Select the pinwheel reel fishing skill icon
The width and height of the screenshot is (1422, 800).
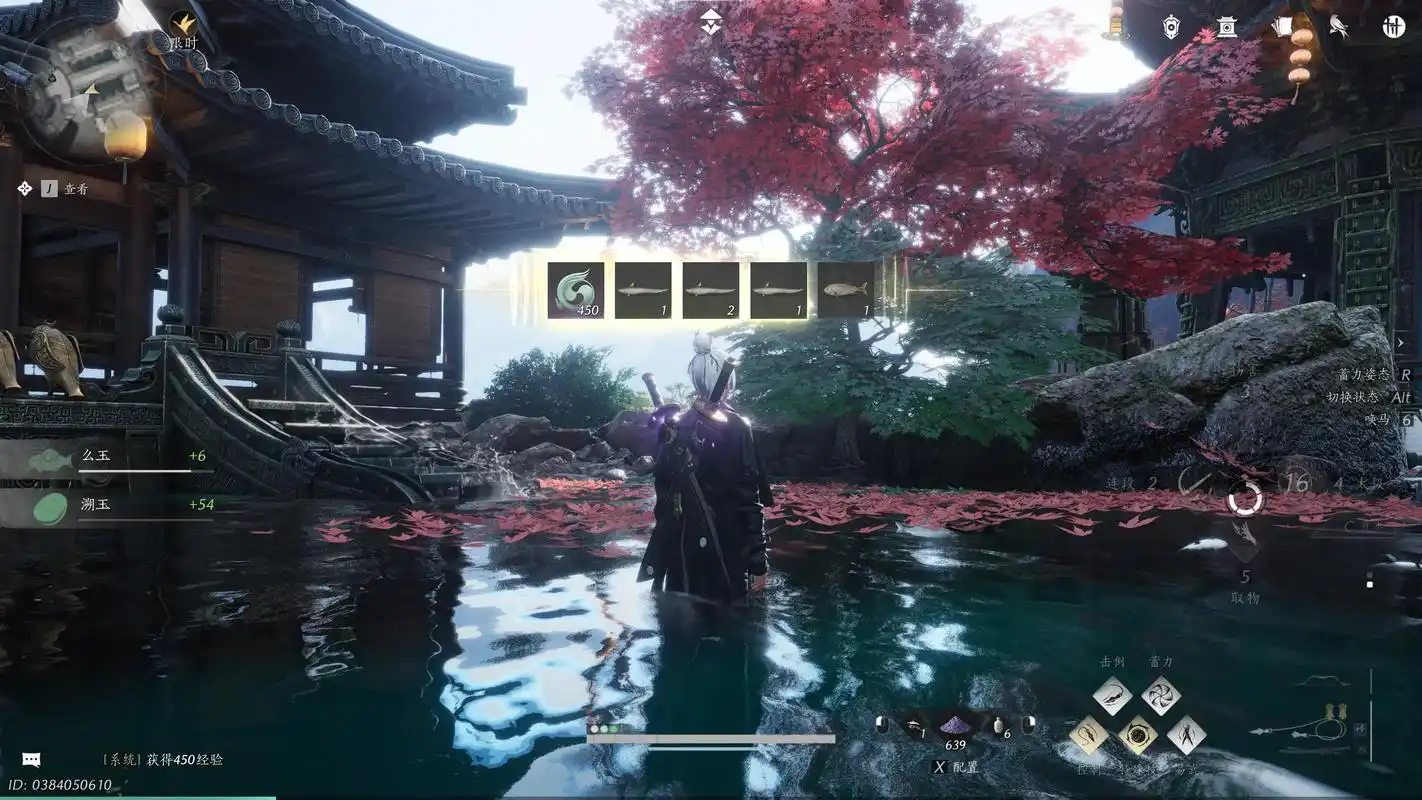(x=1162, y=694)
